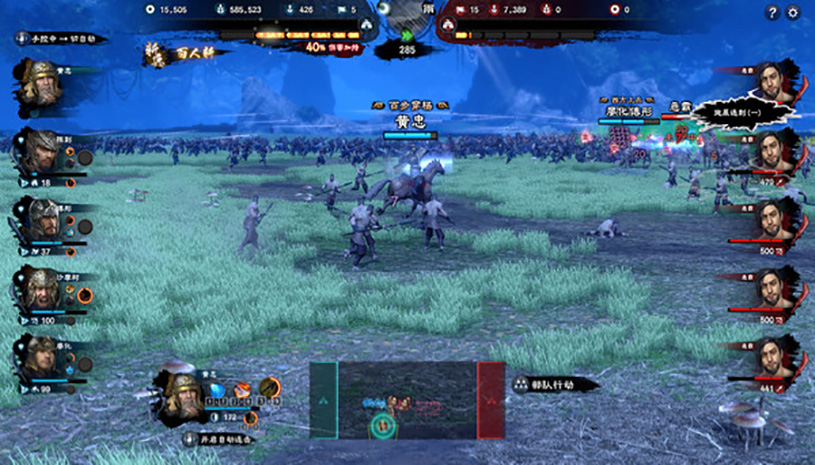Open the help question mark button
Image resolution: width=815 pixels, height=465 pixels.
point(771,12)
